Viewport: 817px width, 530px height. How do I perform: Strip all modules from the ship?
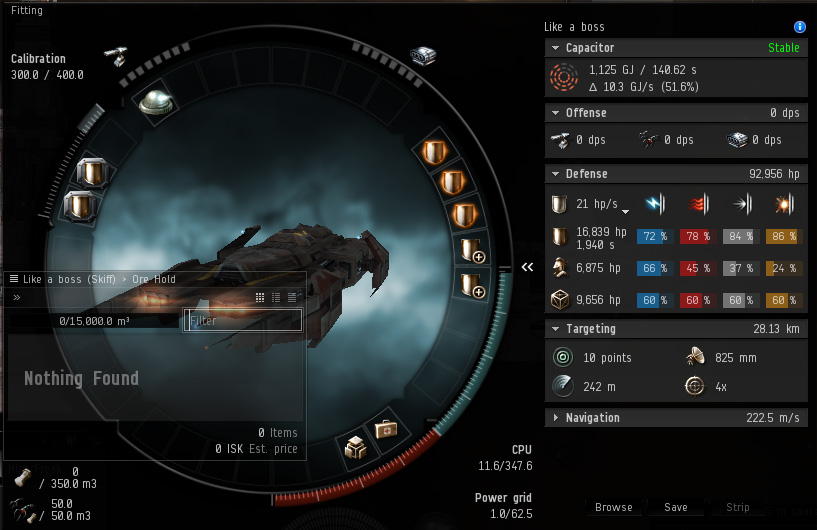pos(738,507)
